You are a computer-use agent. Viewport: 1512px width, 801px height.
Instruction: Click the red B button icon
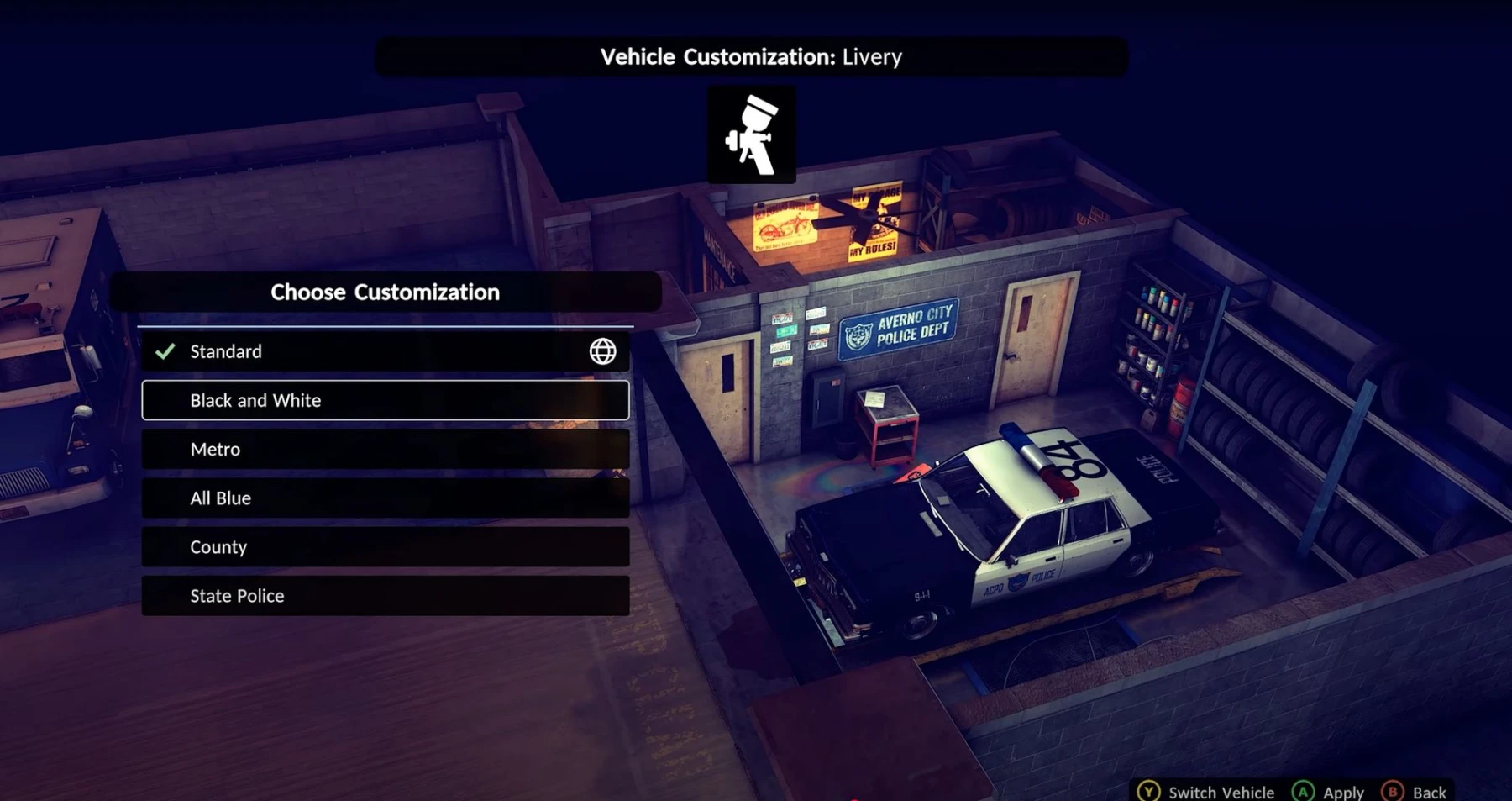[1394, 791]
